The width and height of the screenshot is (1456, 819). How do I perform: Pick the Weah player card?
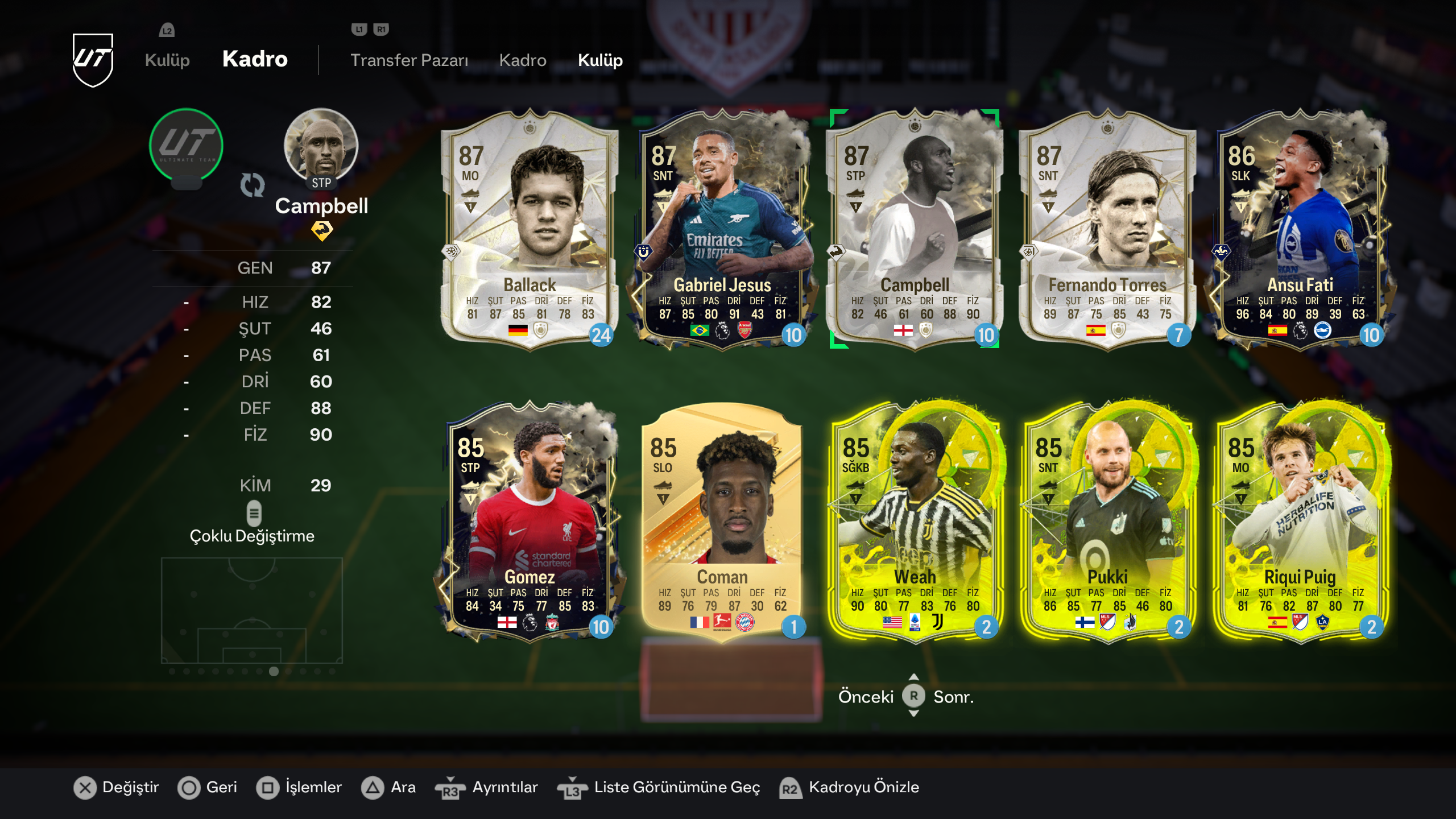point(915,520)
